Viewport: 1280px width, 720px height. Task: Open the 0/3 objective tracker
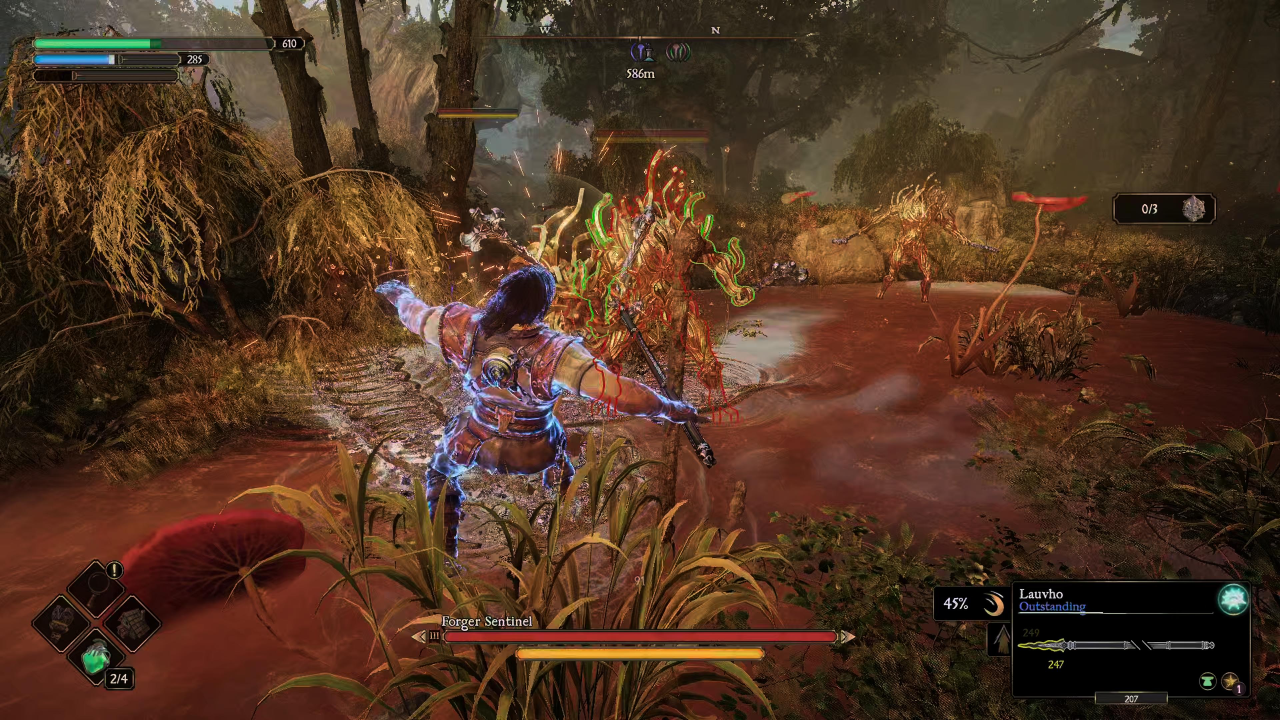[1165, 208]
